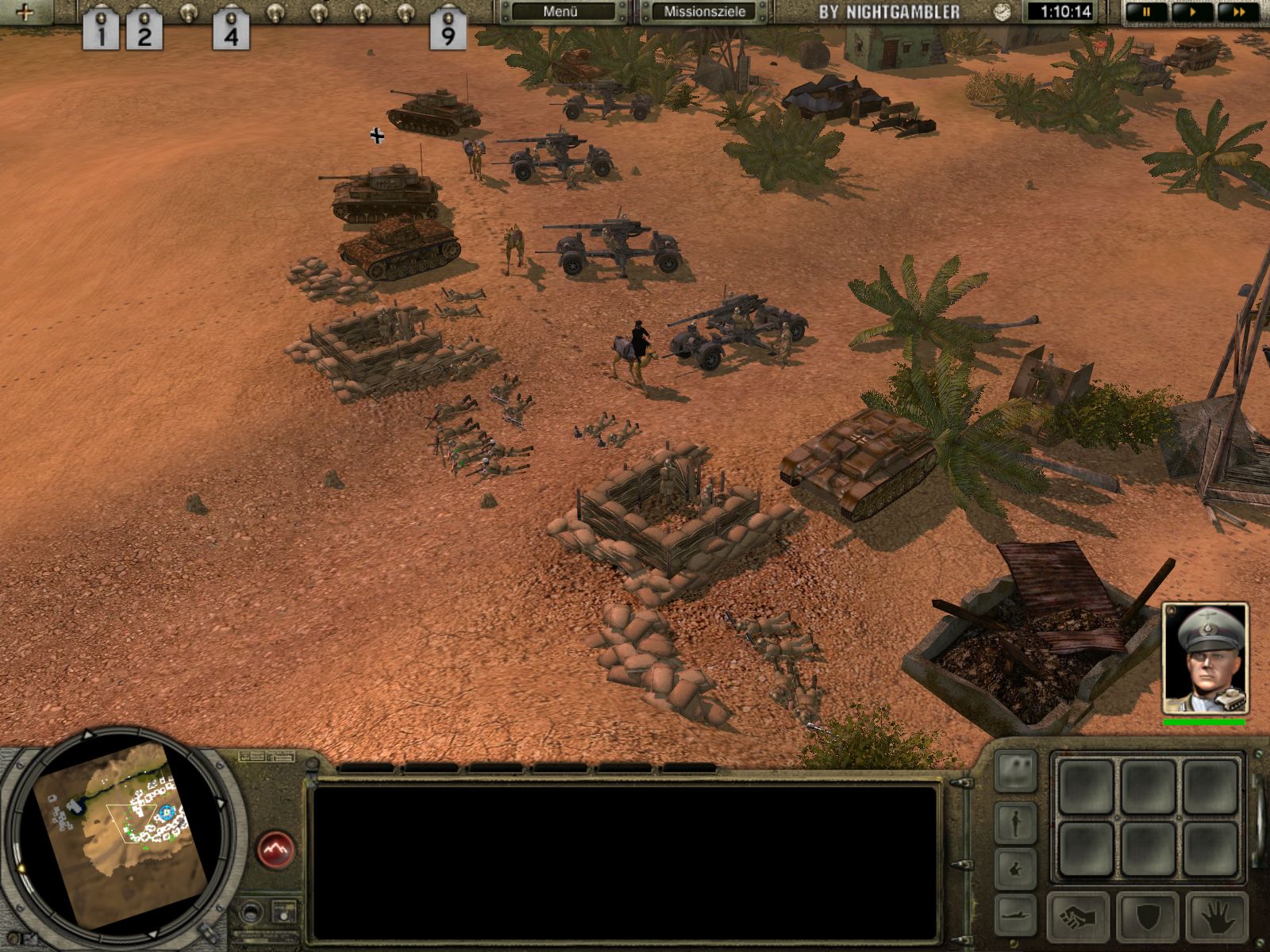Select control group 4 tag
Image resolution: width=1270 pixels, height=952 pixels.
click(x=231, y=32)
